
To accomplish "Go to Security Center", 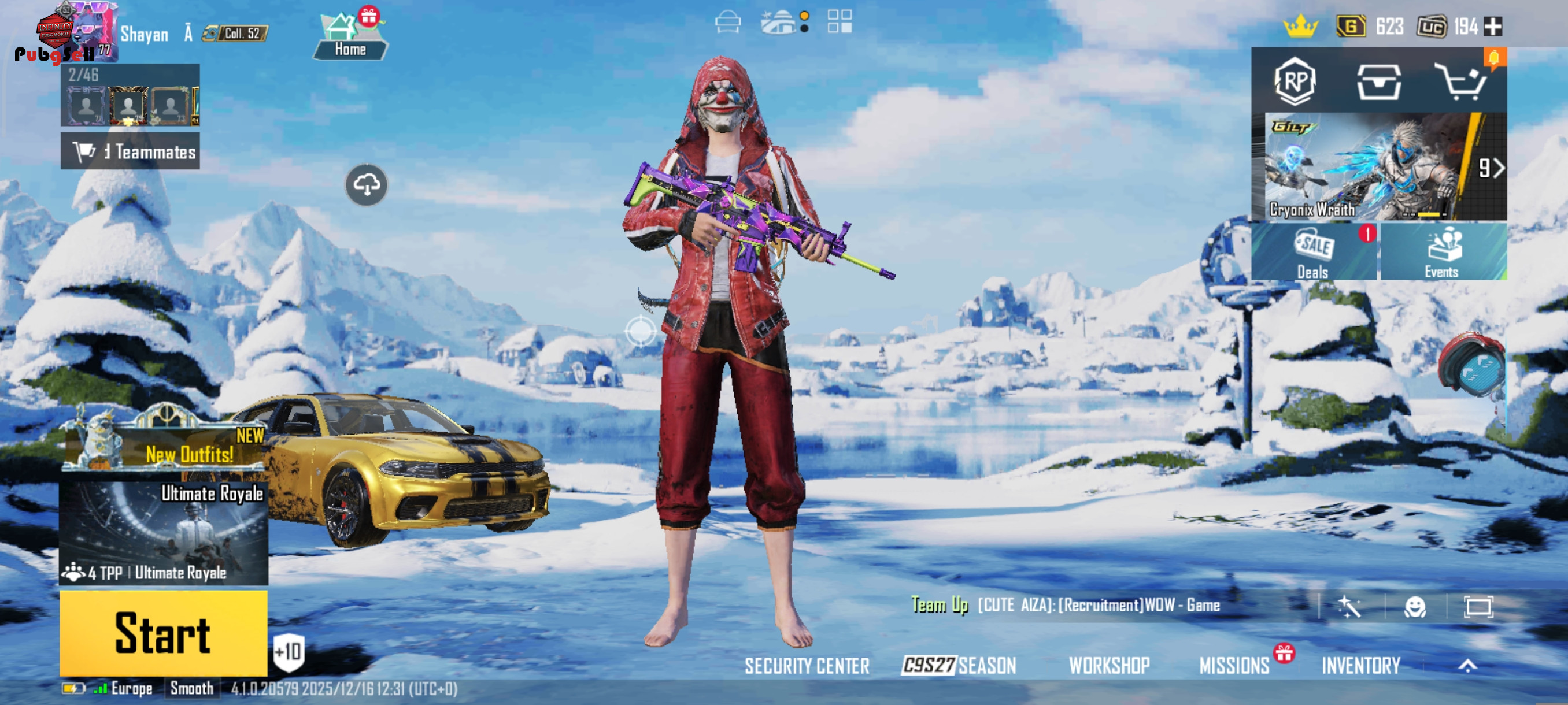I will (807, 666).
